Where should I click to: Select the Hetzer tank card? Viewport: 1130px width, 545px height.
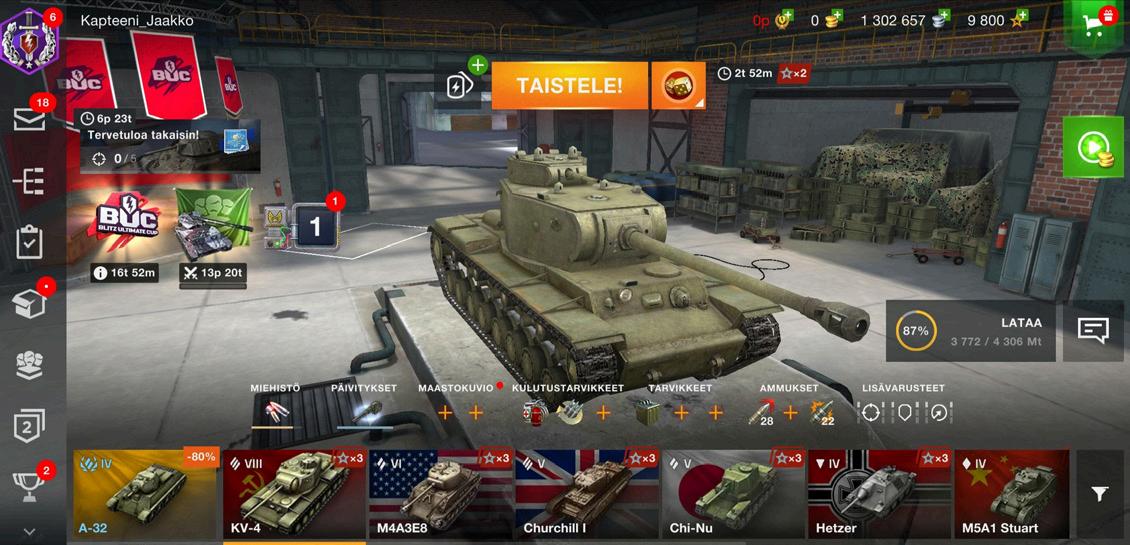coord(879,494)
